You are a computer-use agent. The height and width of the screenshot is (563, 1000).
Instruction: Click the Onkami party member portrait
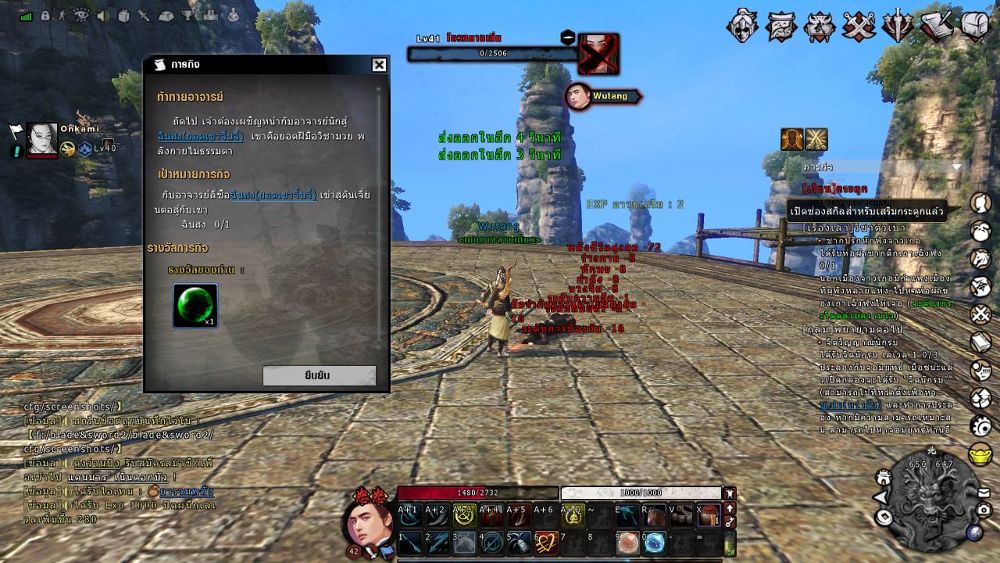tap(42, 138)
